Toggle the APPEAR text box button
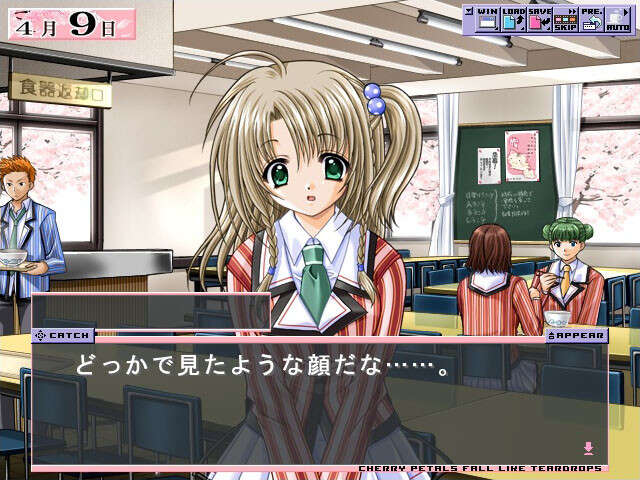 [577, 336]
